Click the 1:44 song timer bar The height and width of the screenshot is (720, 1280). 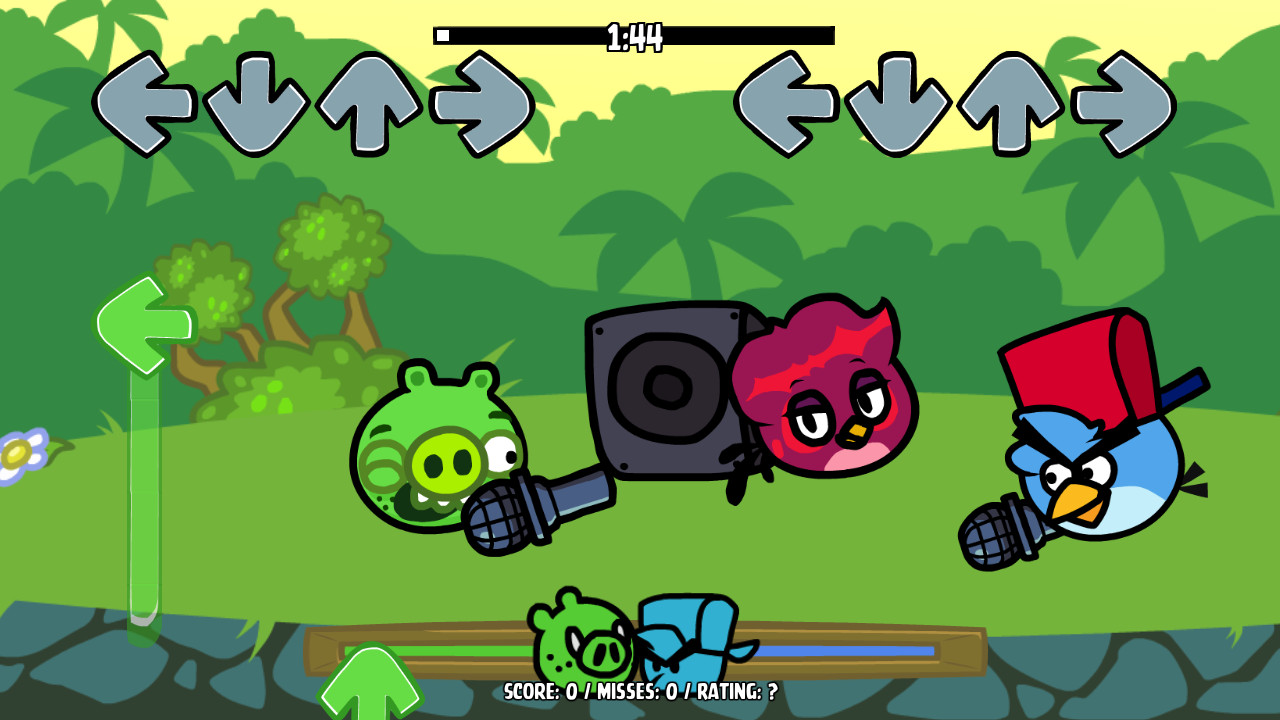[635, 33]
